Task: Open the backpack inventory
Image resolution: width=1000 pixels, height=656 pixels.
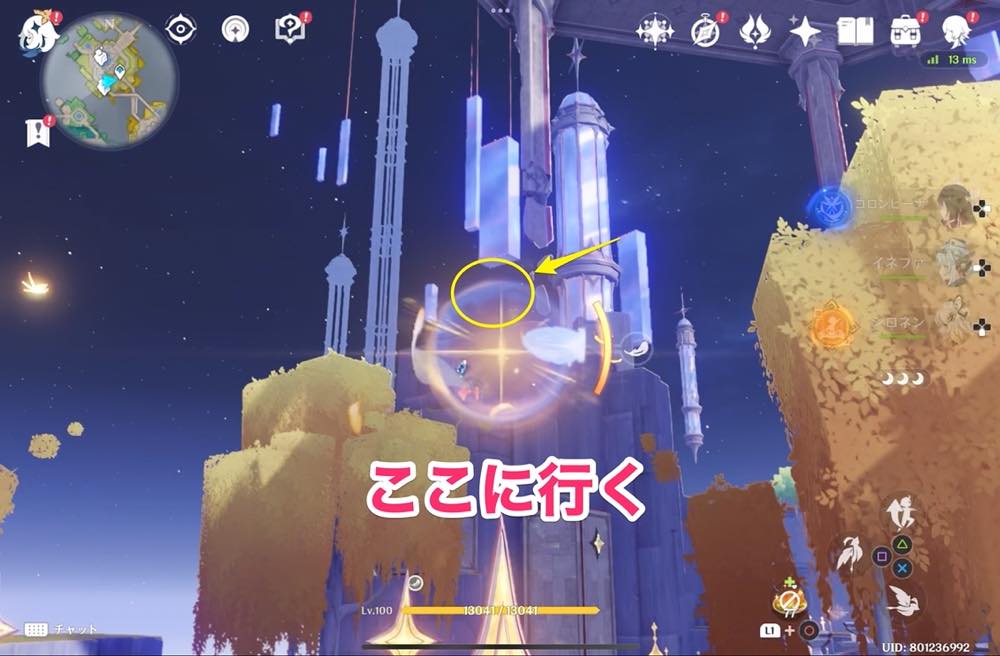Action: pos(906,31)
